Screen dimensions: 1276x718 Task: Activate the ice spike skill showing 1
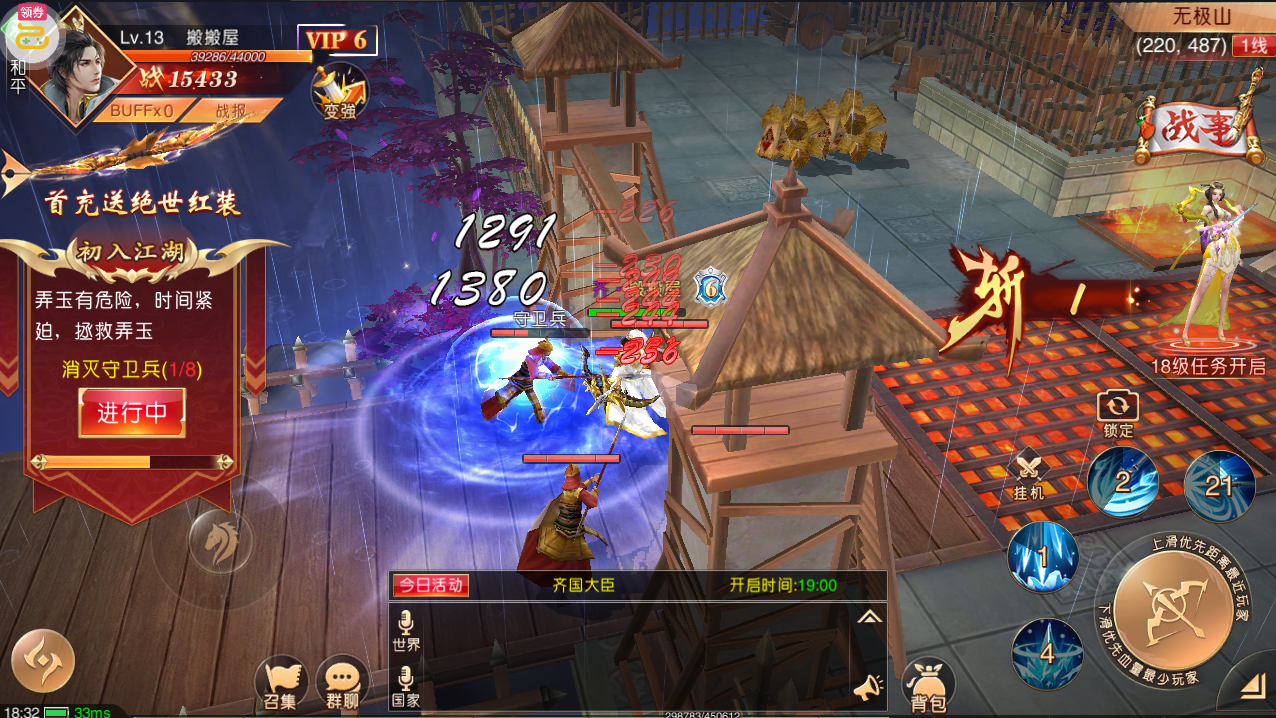click(1043, 556)
